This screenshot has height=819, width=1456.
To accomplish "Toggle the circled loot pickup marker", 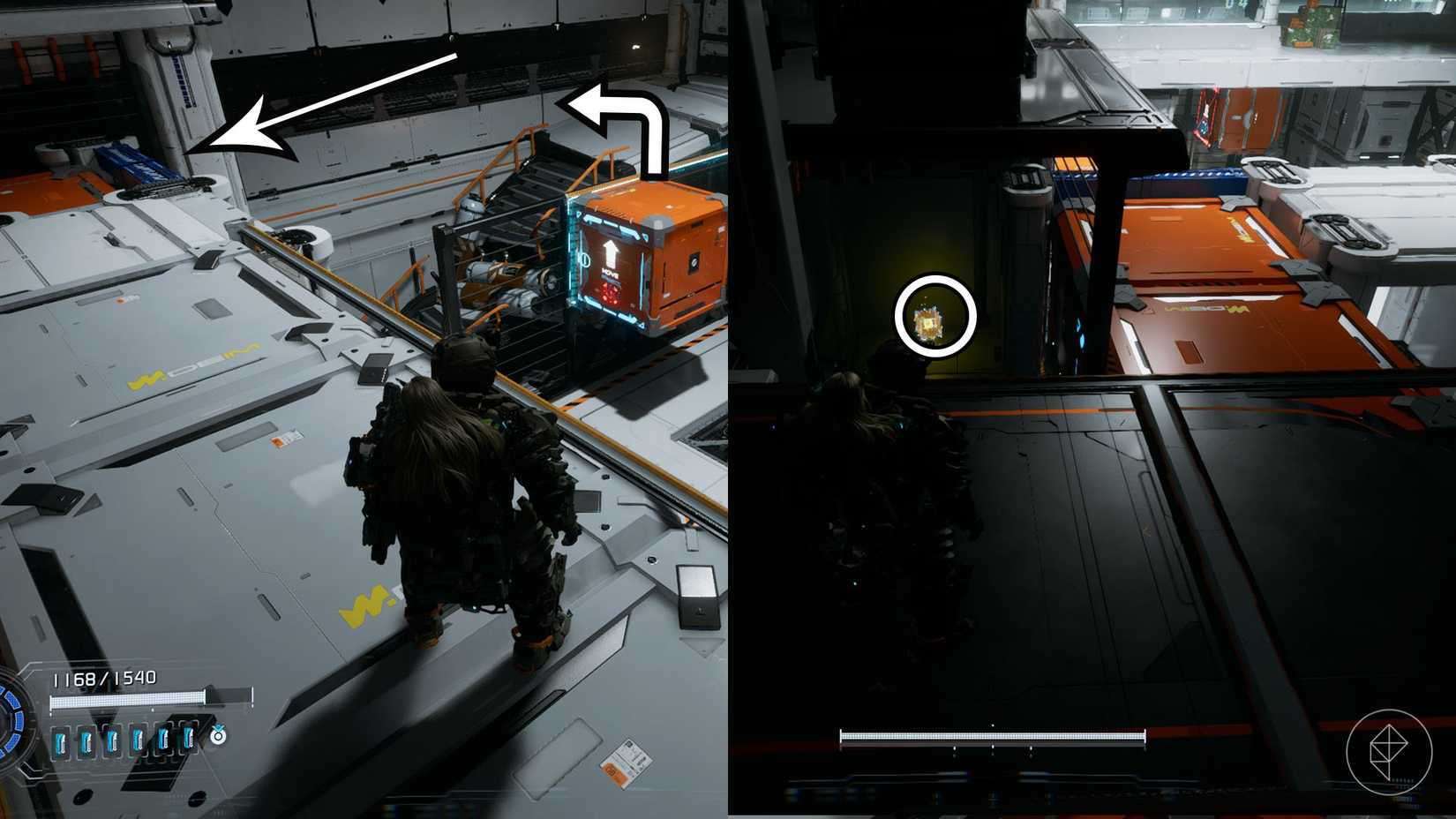I will (937, 315).
